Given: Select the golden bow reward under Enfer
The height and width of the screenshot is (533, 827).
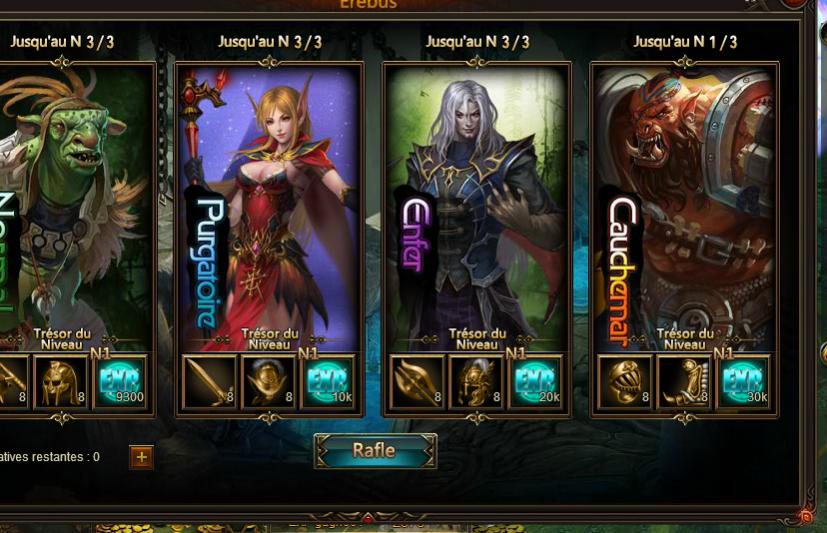Looking at the screenshot, I should [x=417, y=381].
